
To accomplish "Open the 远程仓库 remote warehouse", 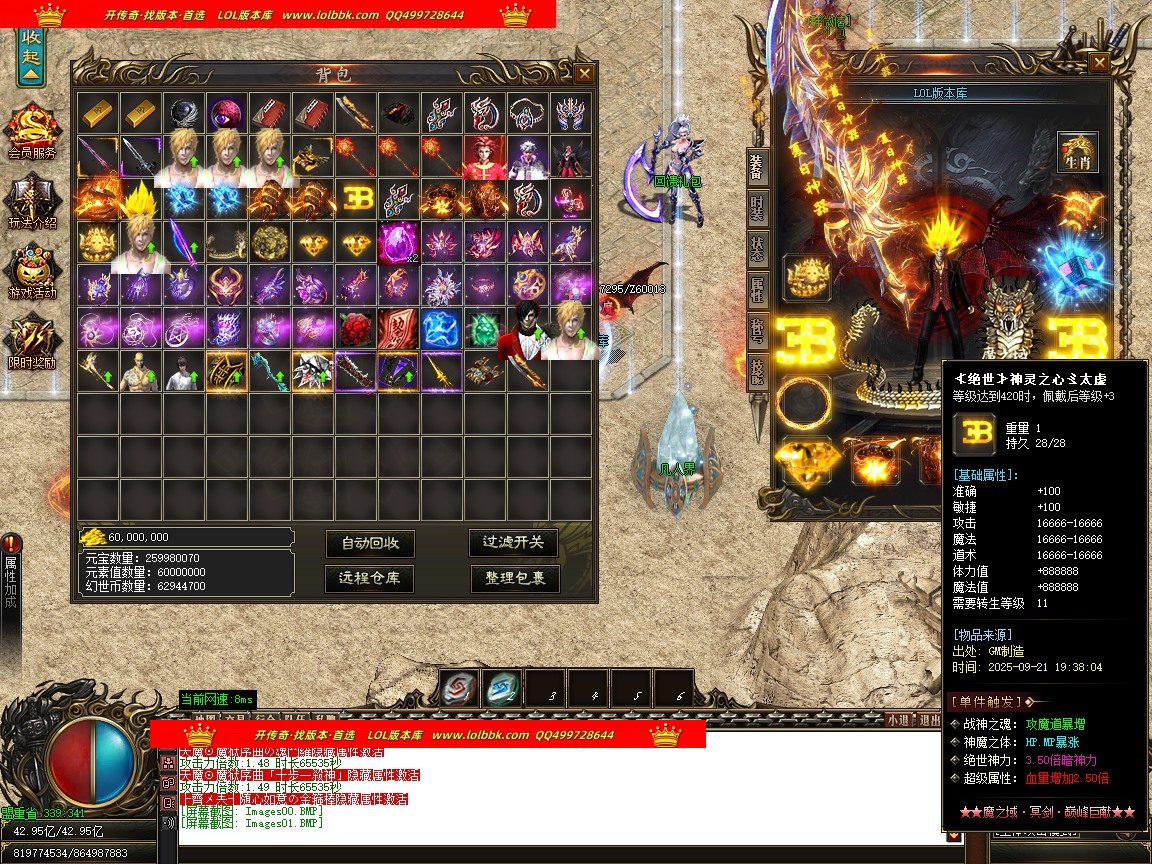I will (370, 578).
